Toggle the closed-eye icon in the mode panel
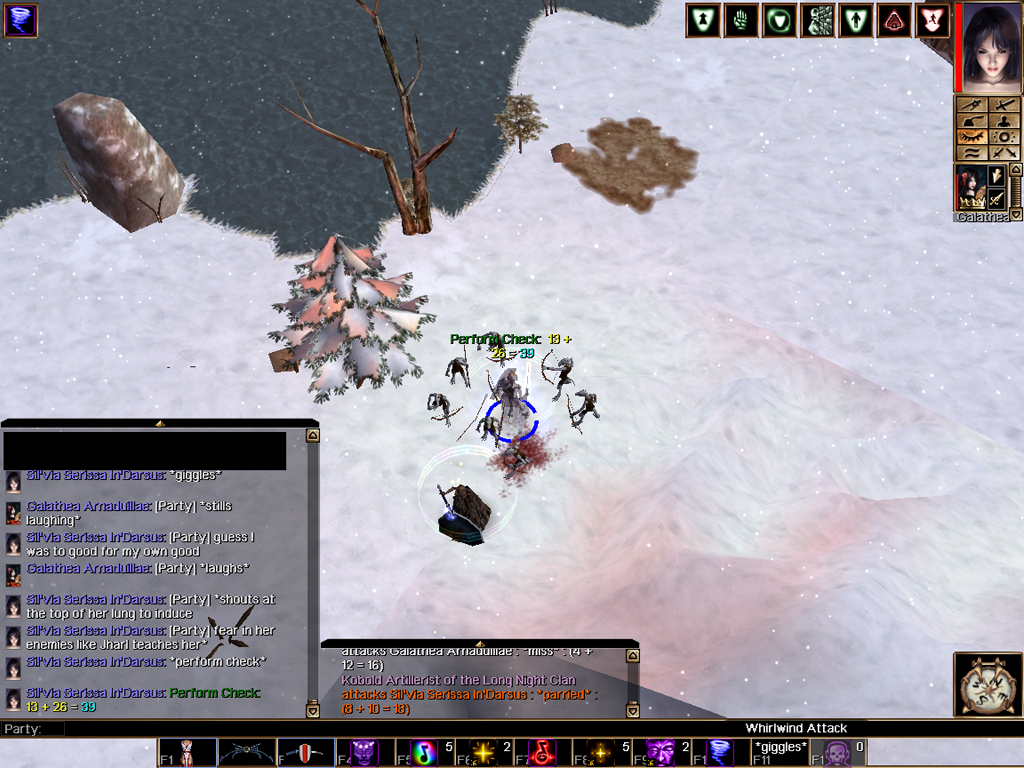This screenshot has width=1024, height=768. coord(972,136)
